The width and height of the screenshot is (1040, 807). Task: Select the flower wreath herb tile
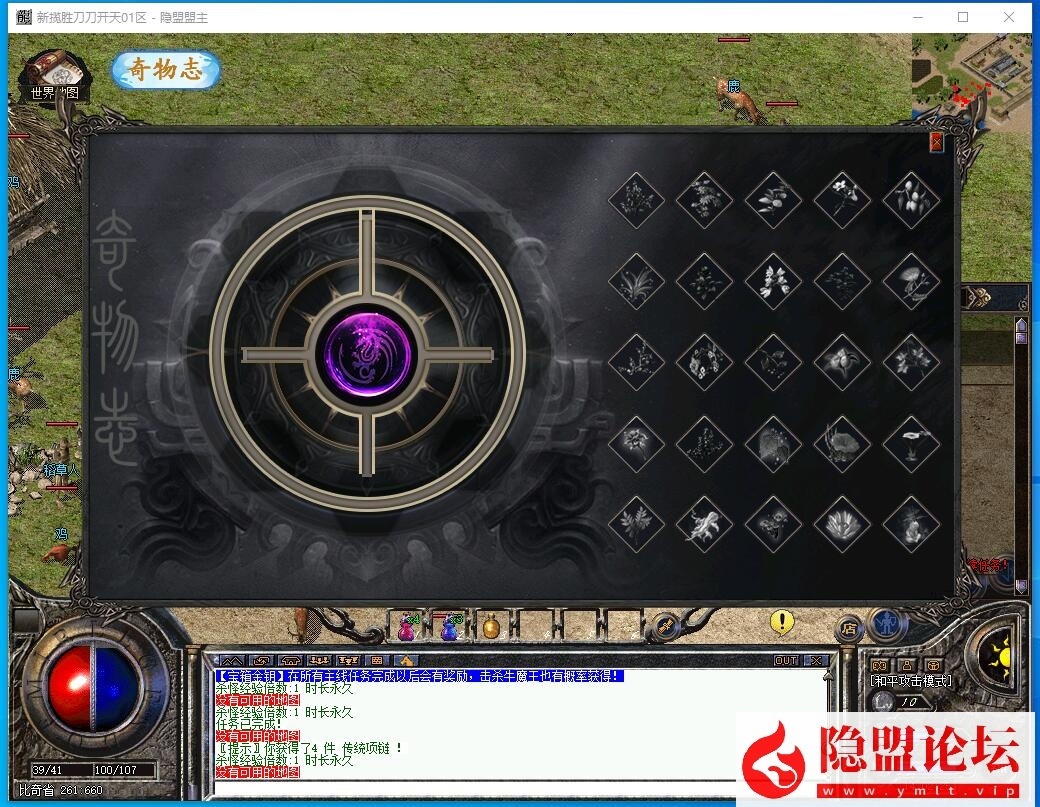(x=704, y=361)
